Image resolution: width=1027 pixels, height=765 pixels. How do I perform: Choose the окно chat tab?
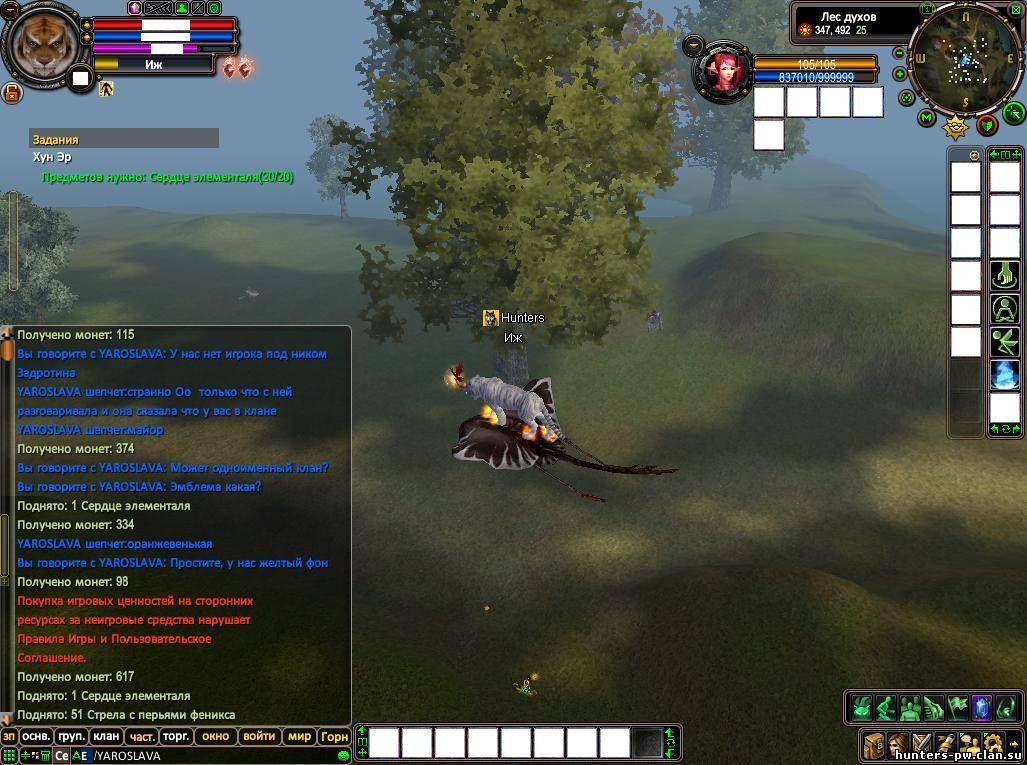pyautogui.click(x=215, y=736)
